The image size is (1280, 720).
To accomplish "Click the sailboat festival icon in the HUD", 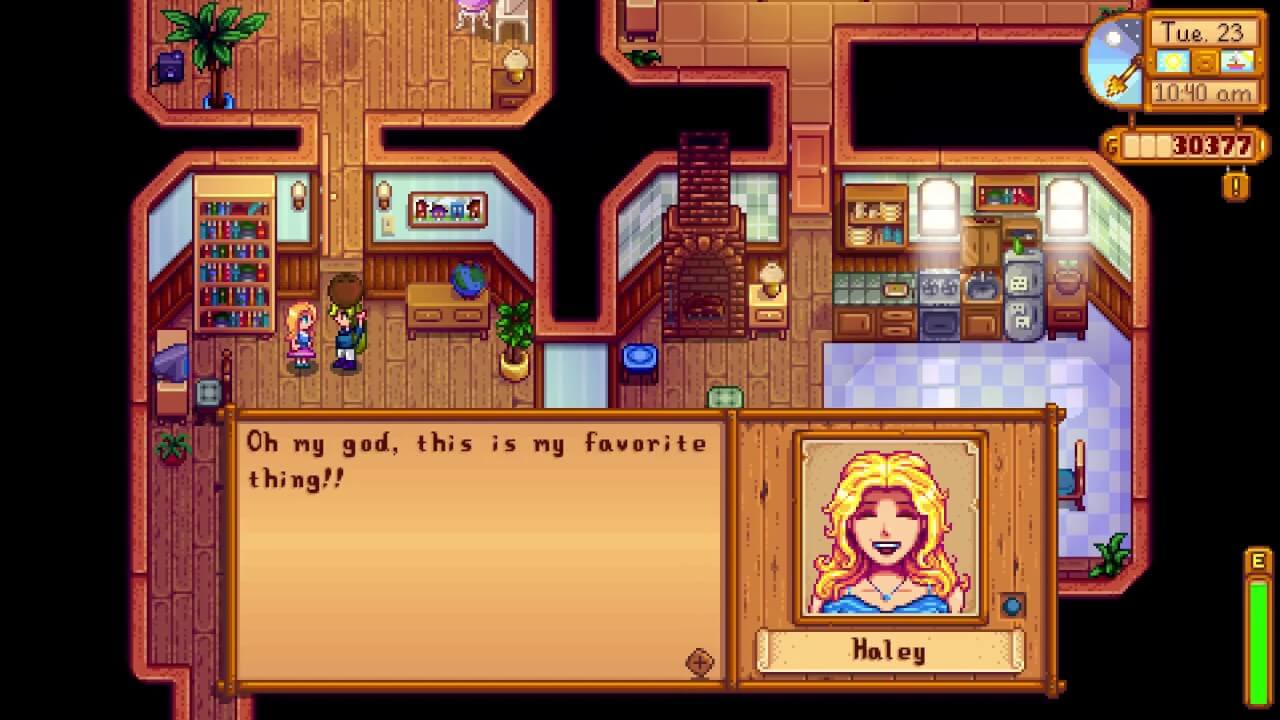I will click(1235, 61).
